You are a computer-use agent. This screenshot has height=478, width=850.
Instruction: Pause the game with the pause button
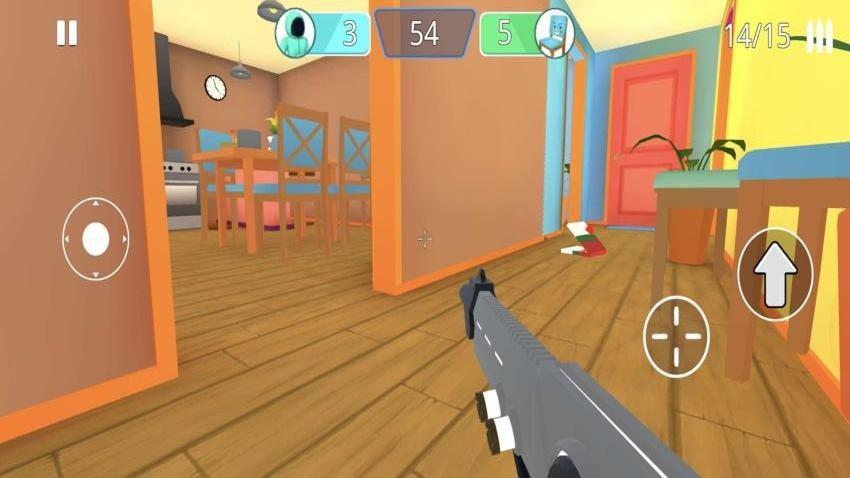(x=66, y=34)
